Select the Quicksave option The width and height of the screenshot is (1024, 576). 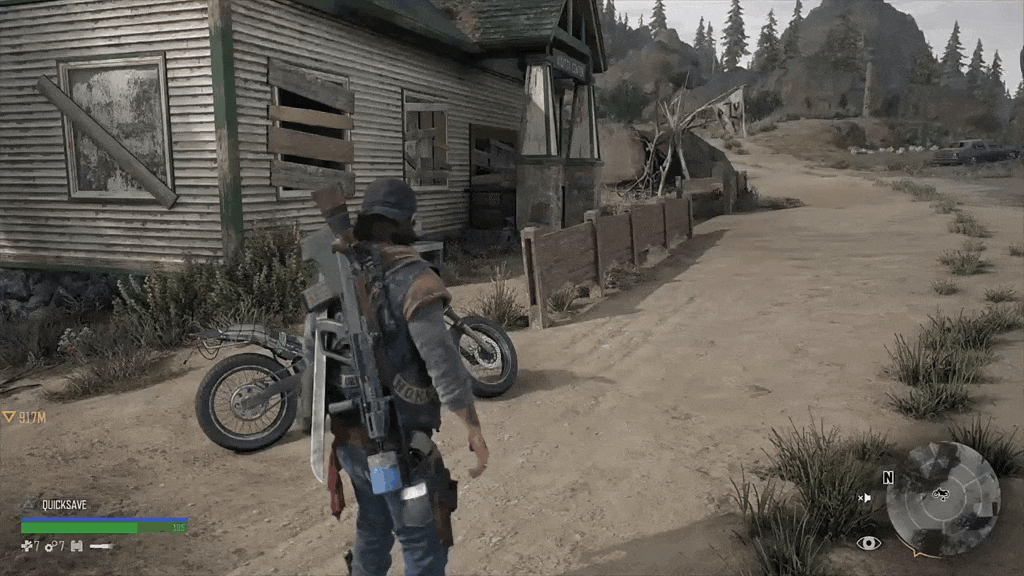(x=64, y=505)
